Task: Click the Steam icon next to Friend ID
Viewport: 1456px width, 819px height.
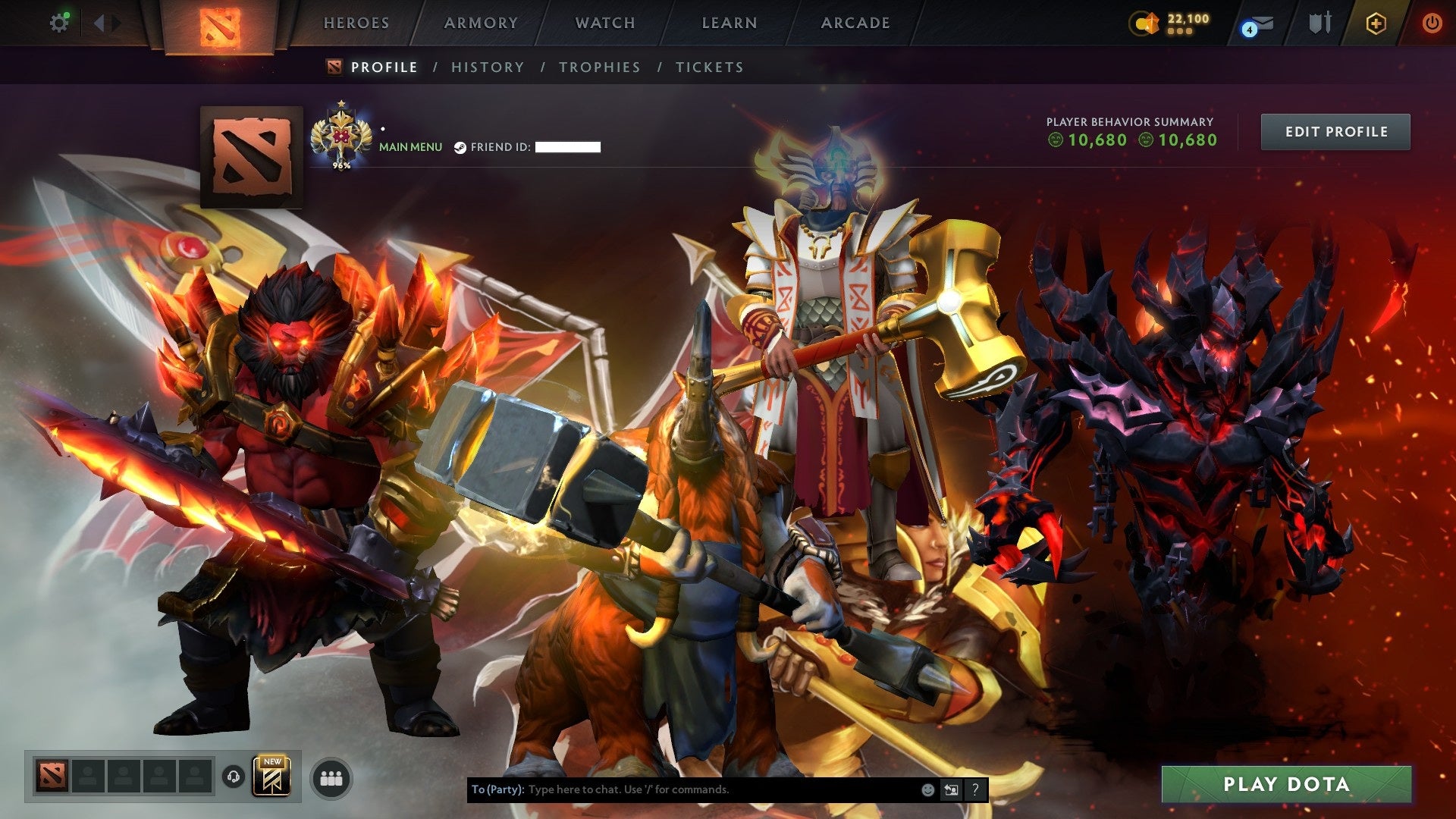Action: click(460, 147)
